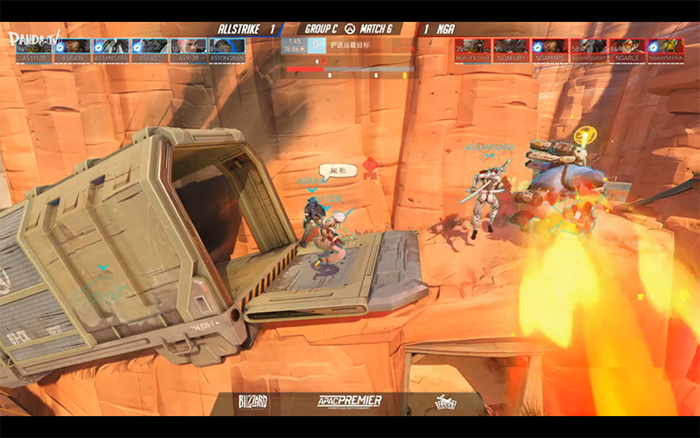Switch view to ASYONGMAN's portrait
This screenshot has width=700, height=438.
click(226, 47)
